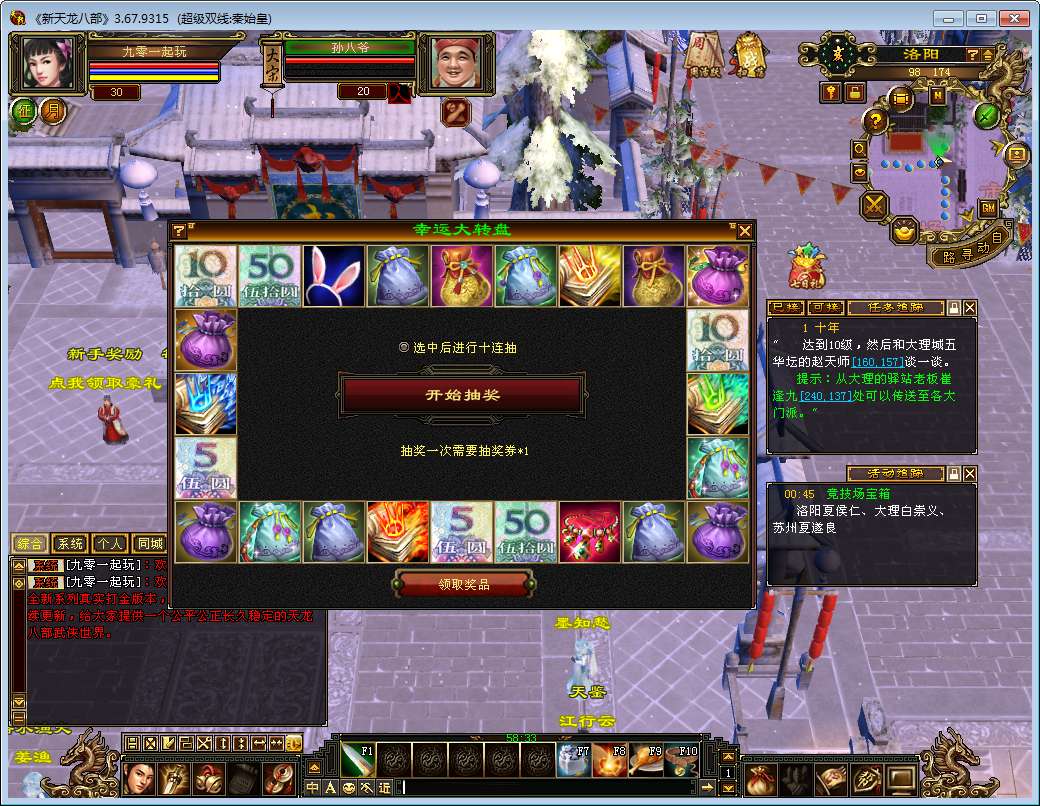The image size is (1040, 806).
Task: Open the gold ingot shop icon by minimap
Action: (905, 231)
